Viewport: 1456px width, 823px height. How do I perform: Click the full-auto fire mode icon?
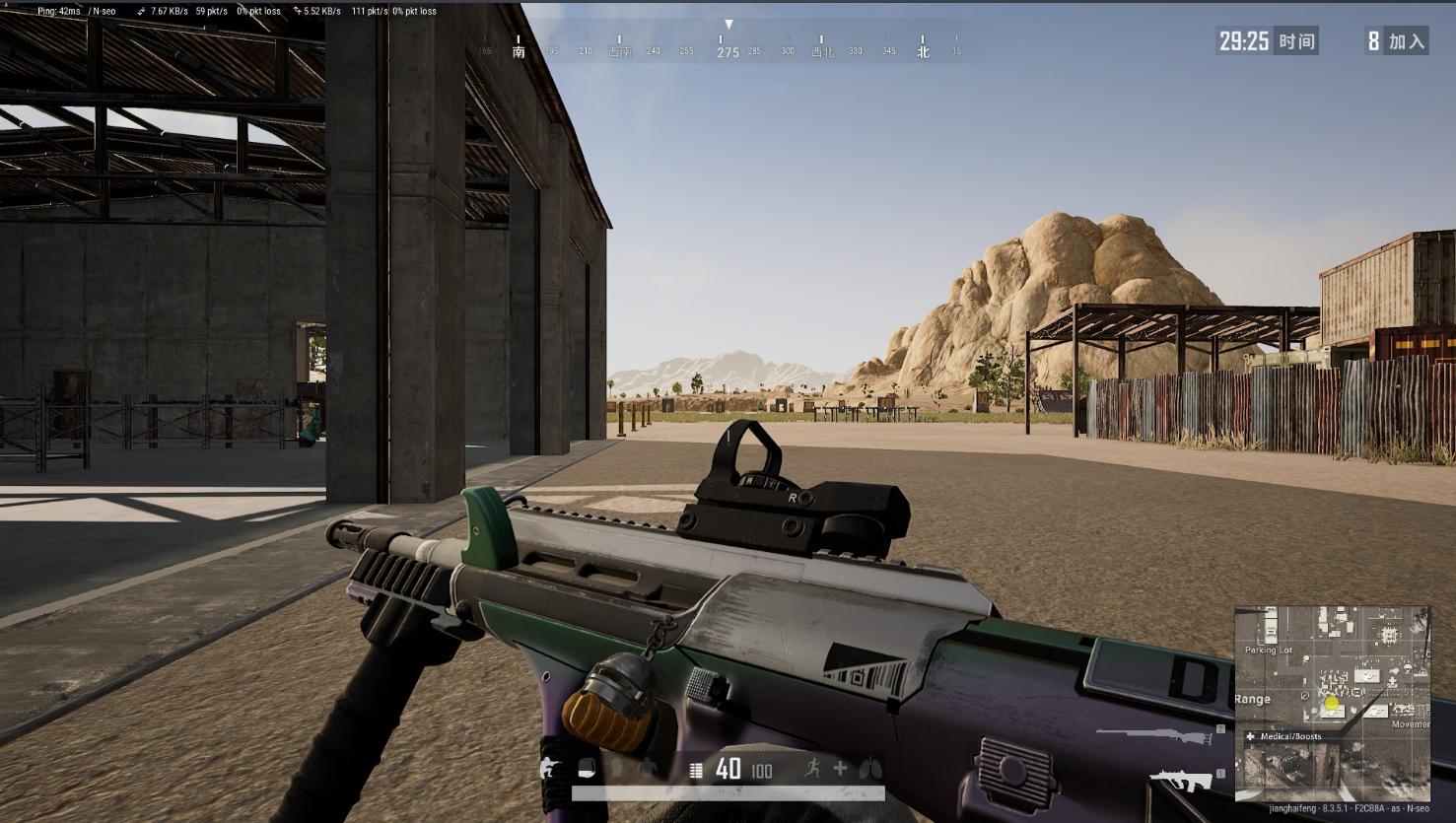tap(696, 770)
